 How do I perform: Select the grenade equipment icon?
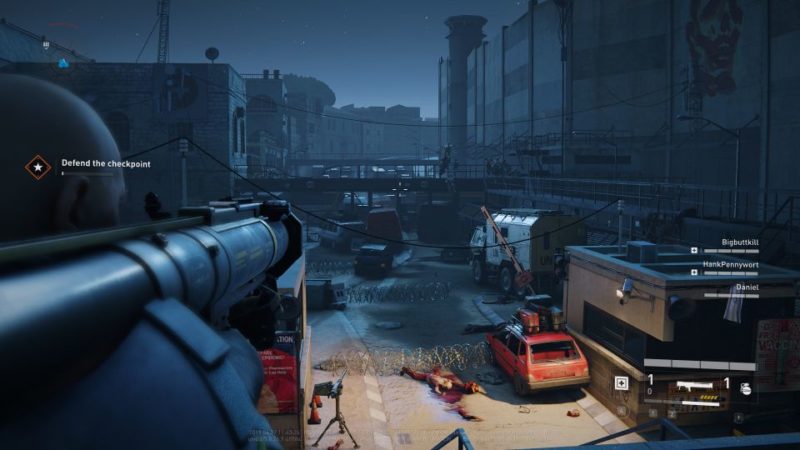[745, 387]
